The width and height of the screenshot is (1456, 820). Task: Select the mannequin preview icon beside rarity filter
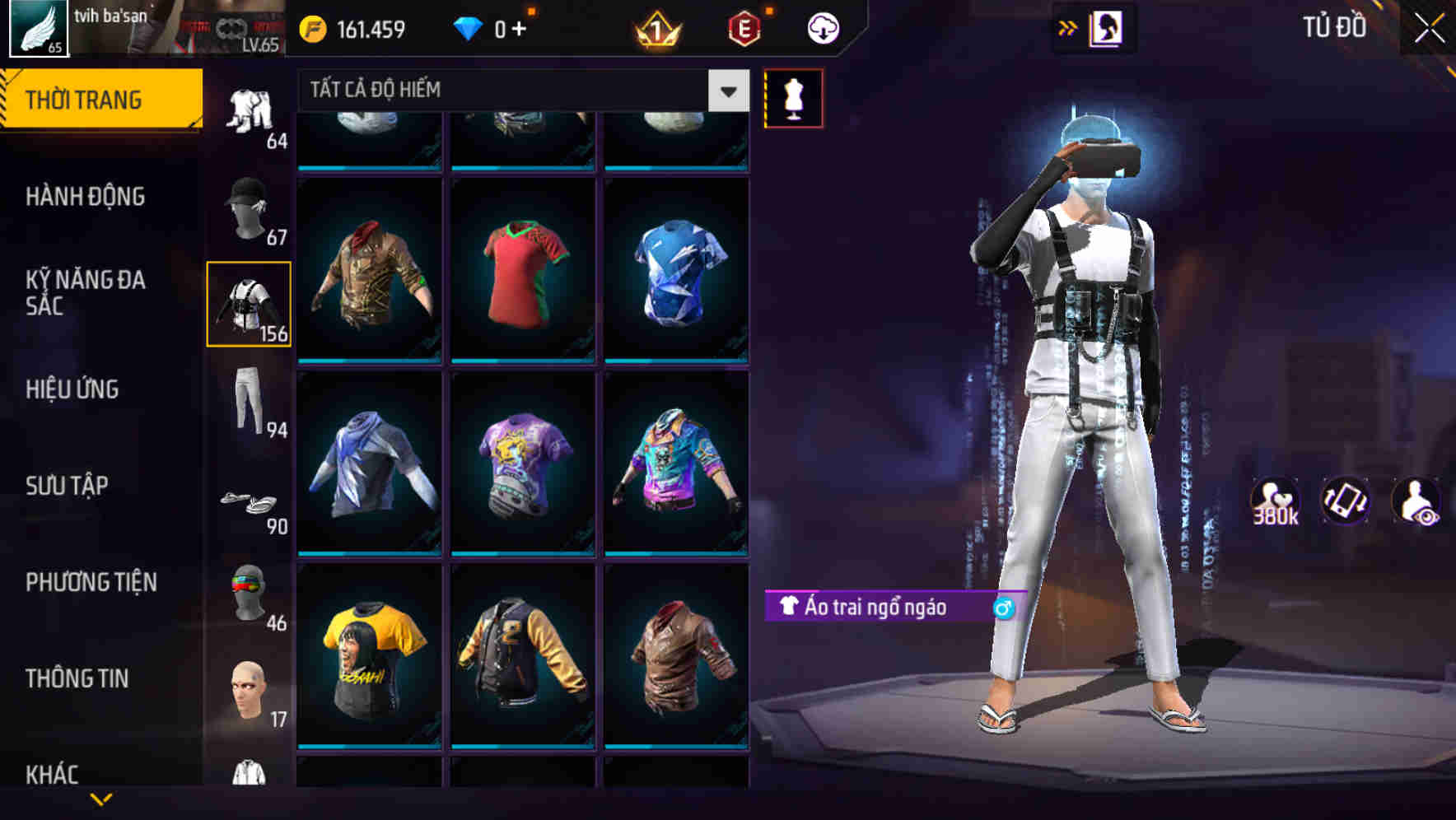tap(793, 98)
